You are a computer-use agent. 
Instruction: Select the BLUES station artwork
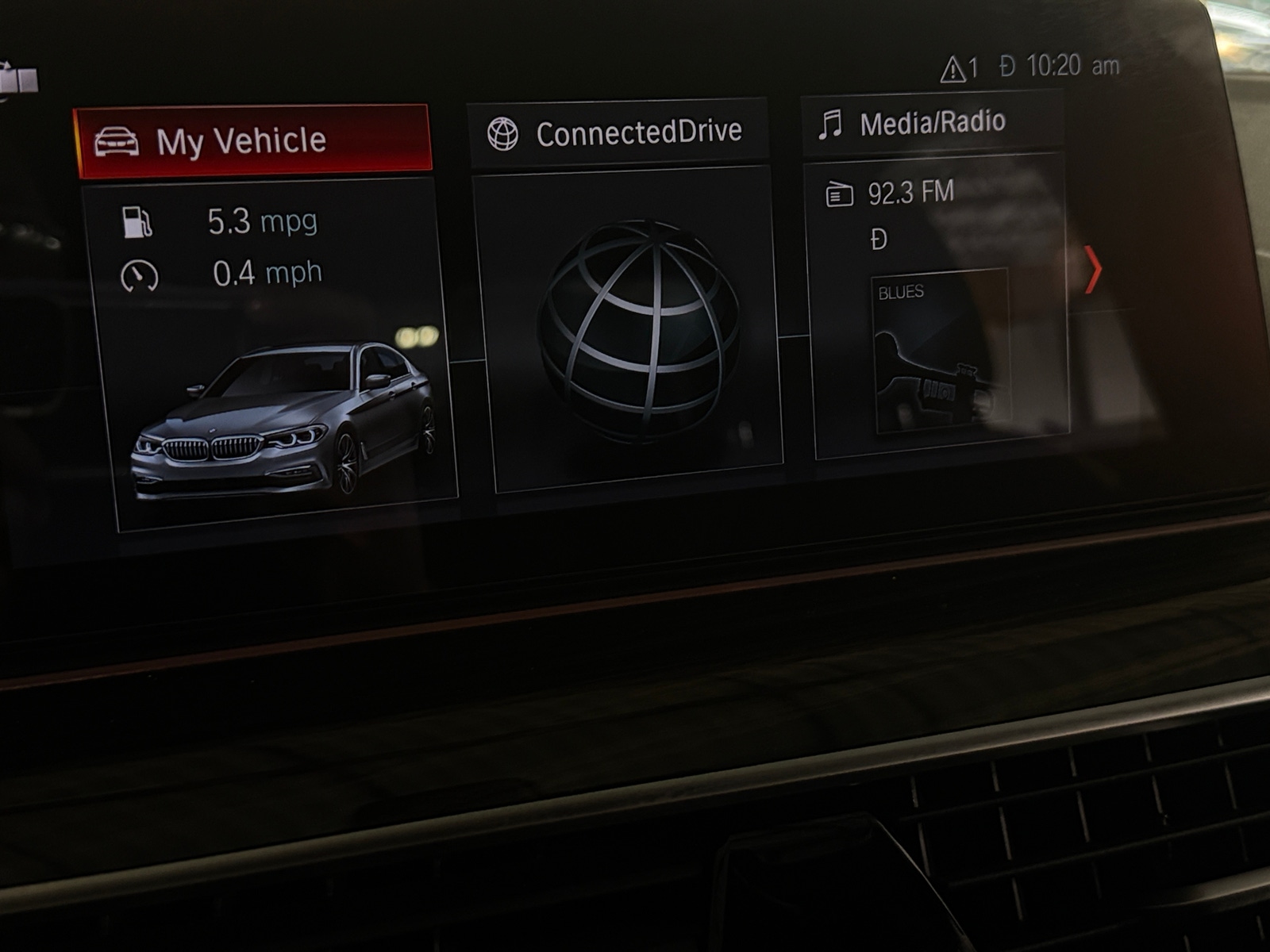941,351
